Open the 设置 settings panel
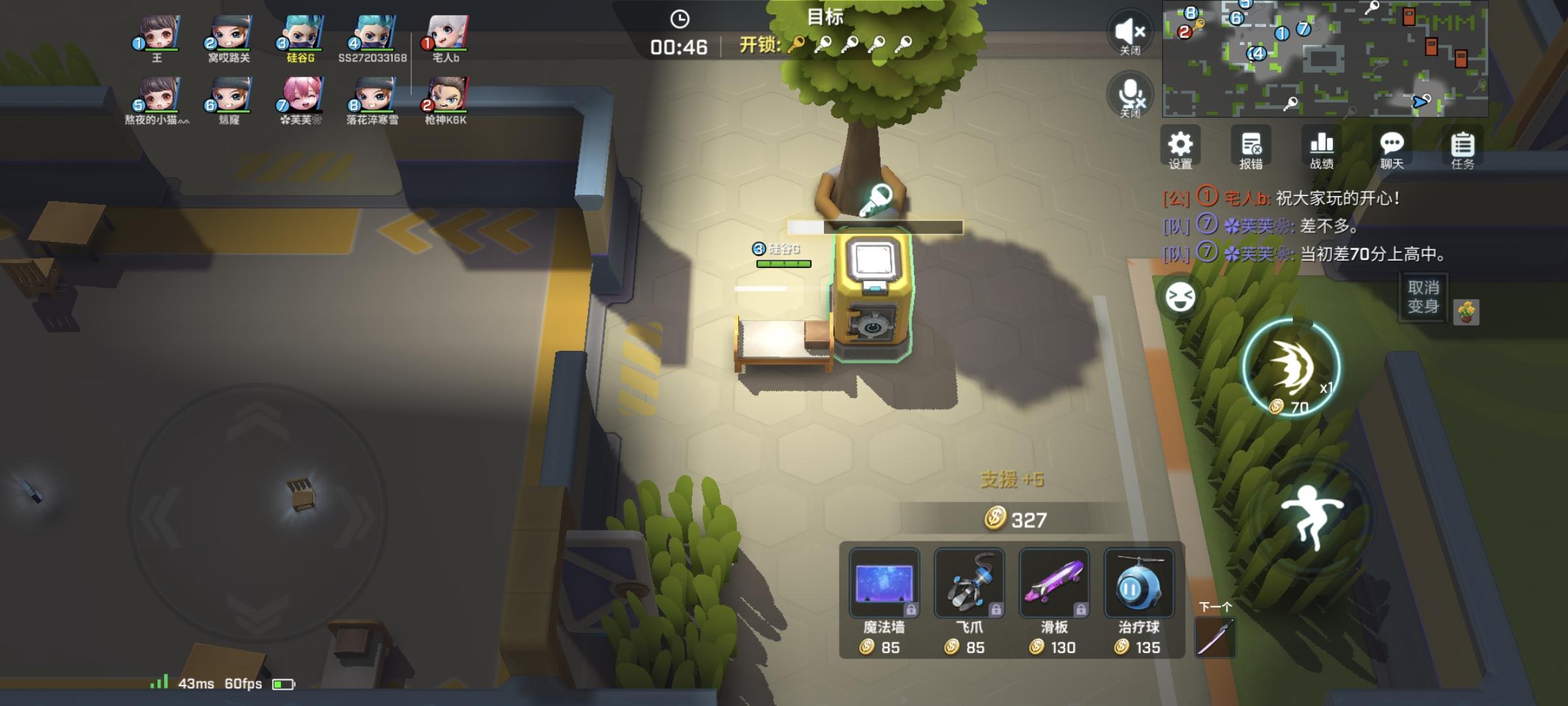This screenshot has width=1568, height=706. pyautogui.click(x=1181, y=149)
